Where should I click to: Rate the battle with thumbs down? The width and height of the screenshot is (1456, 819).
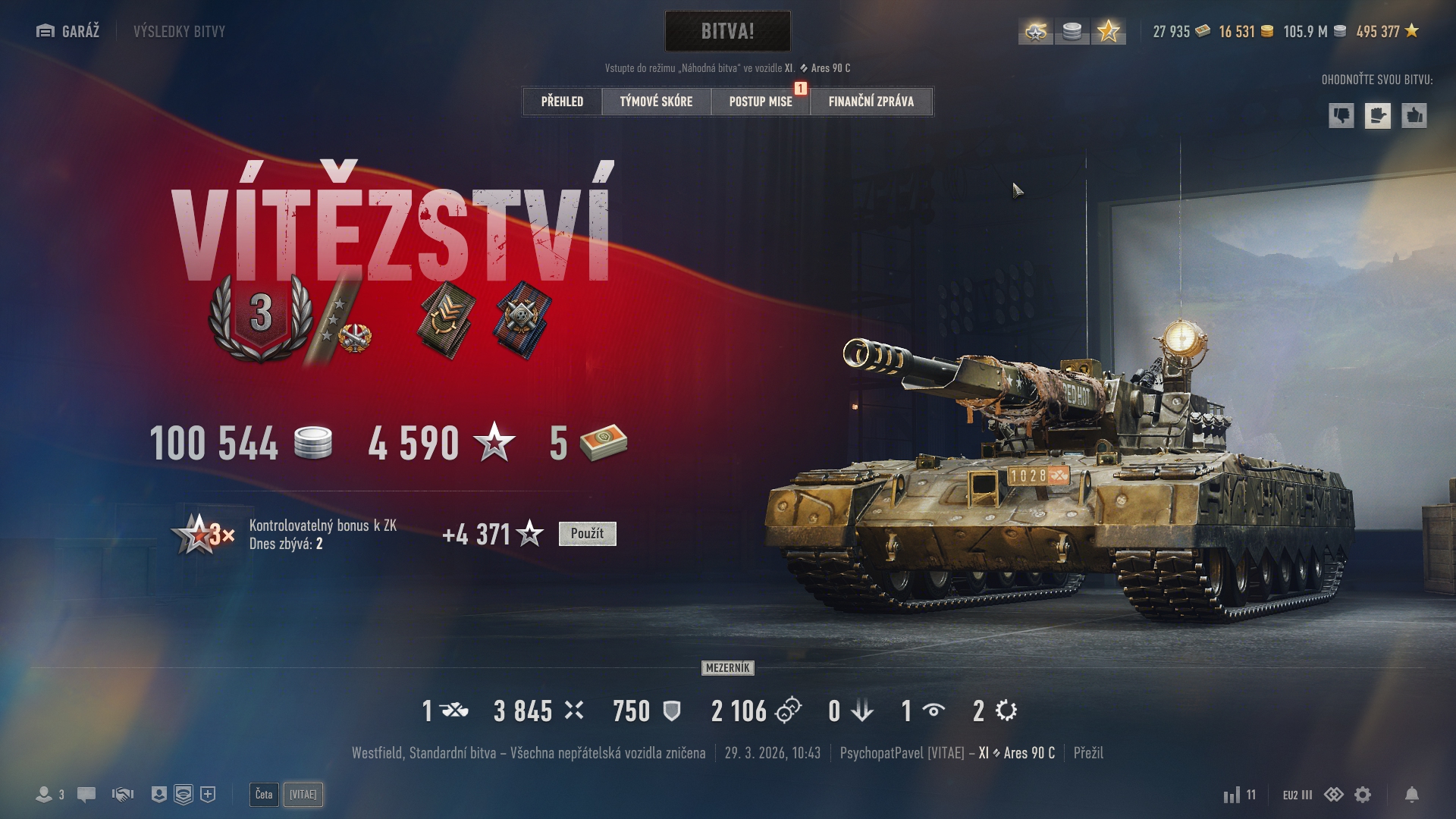(x=1341, y=116)
